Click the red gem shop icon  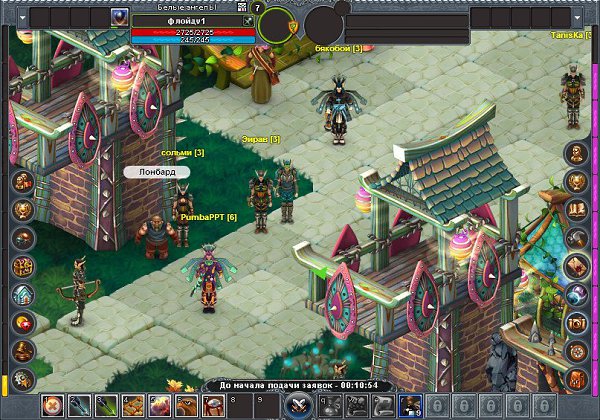tap(23, 322)
